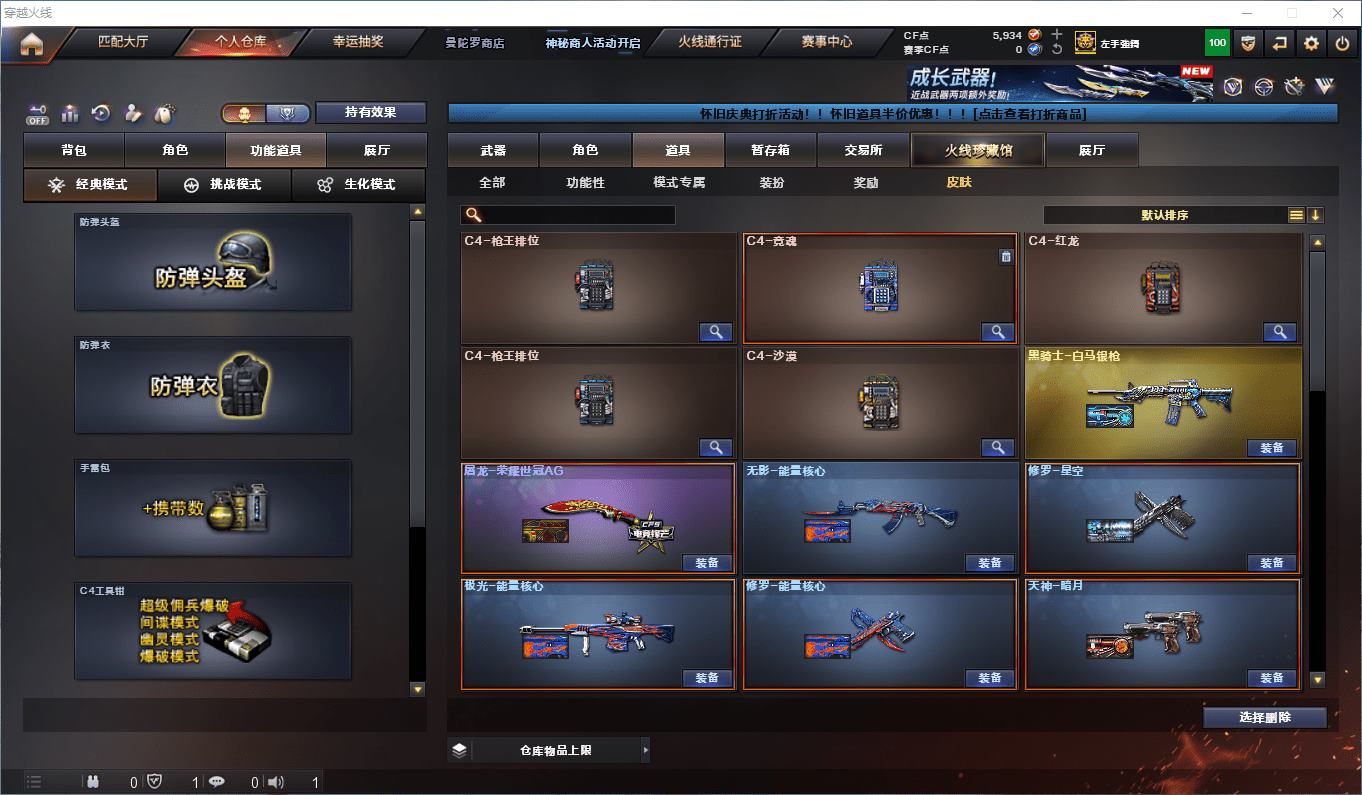Open the 火线通行证 battle pass
Viewport: 1362px width, 795px height.
click(x=710, y=42)
